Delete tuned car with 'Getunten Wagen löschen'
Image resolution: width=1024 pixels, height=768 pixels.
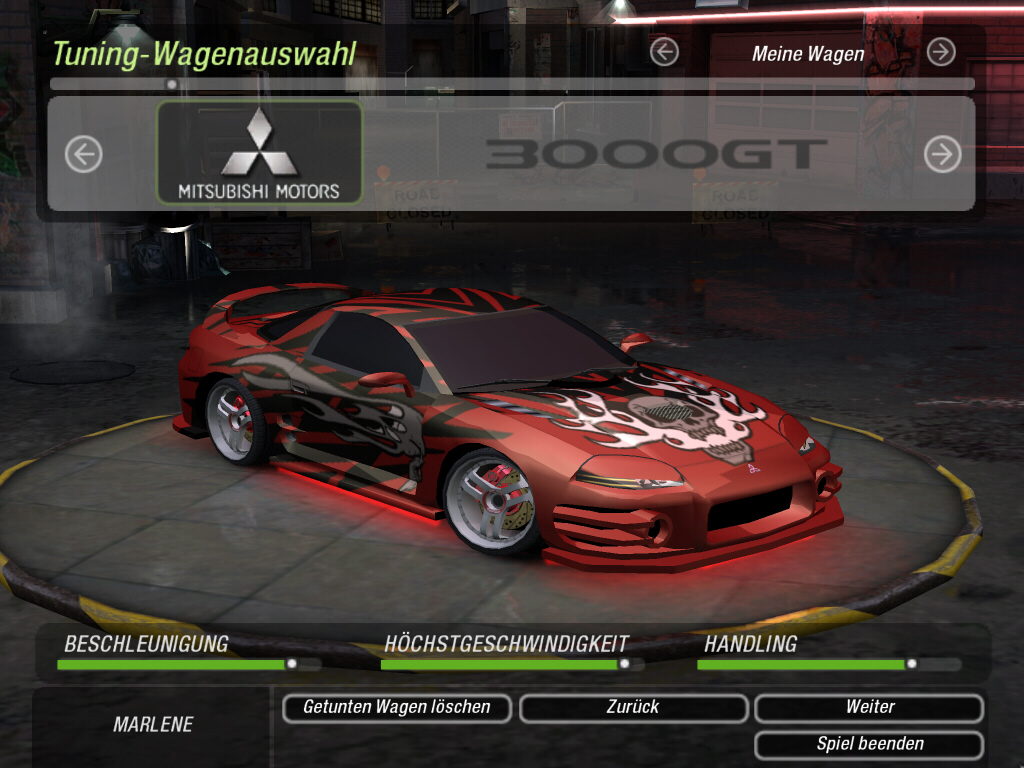click(397, 708)
